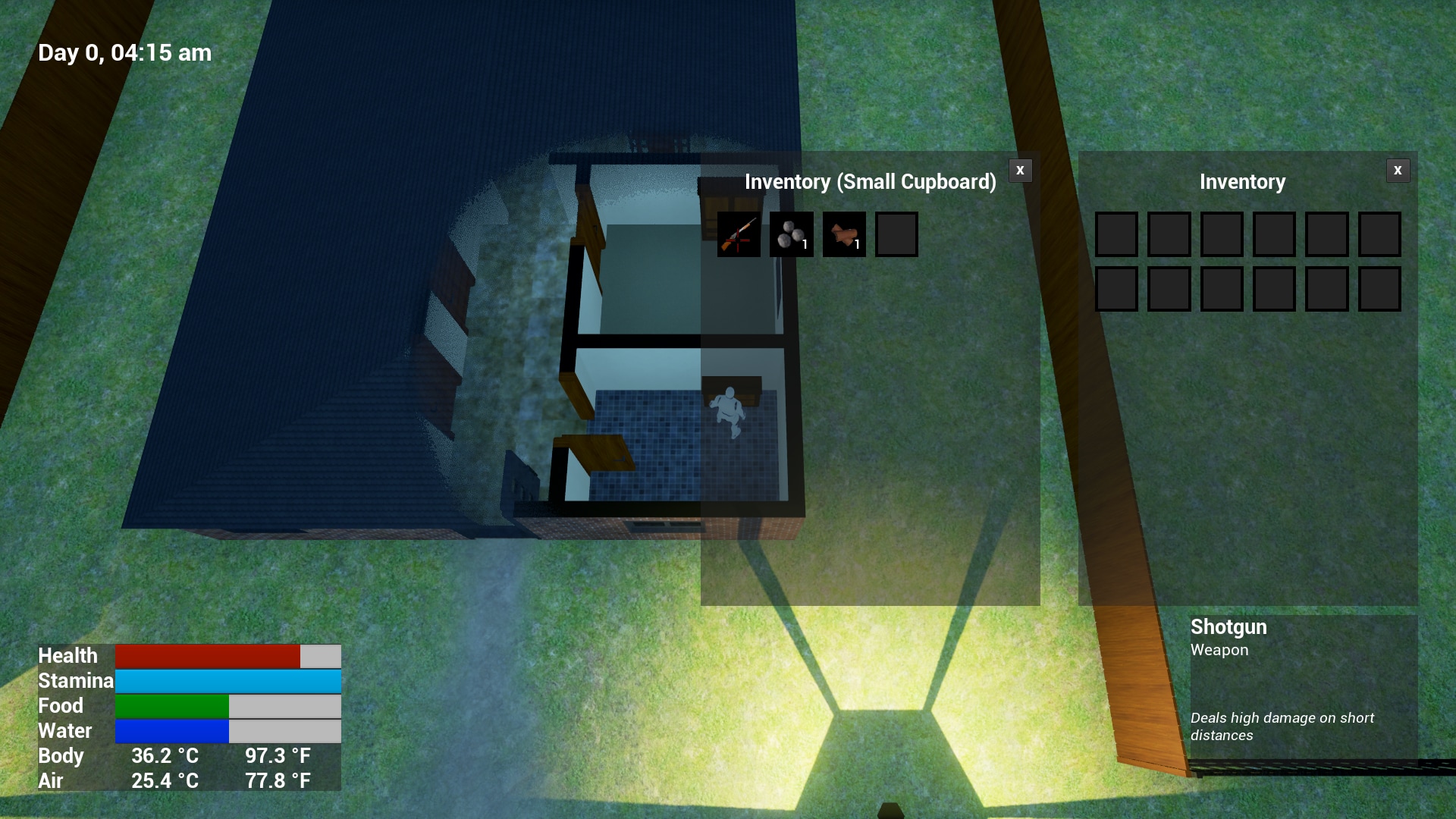Click the empty fourth cupboard slot
The height and width of the screenshot is (819, 1456).
coord(896,234)
